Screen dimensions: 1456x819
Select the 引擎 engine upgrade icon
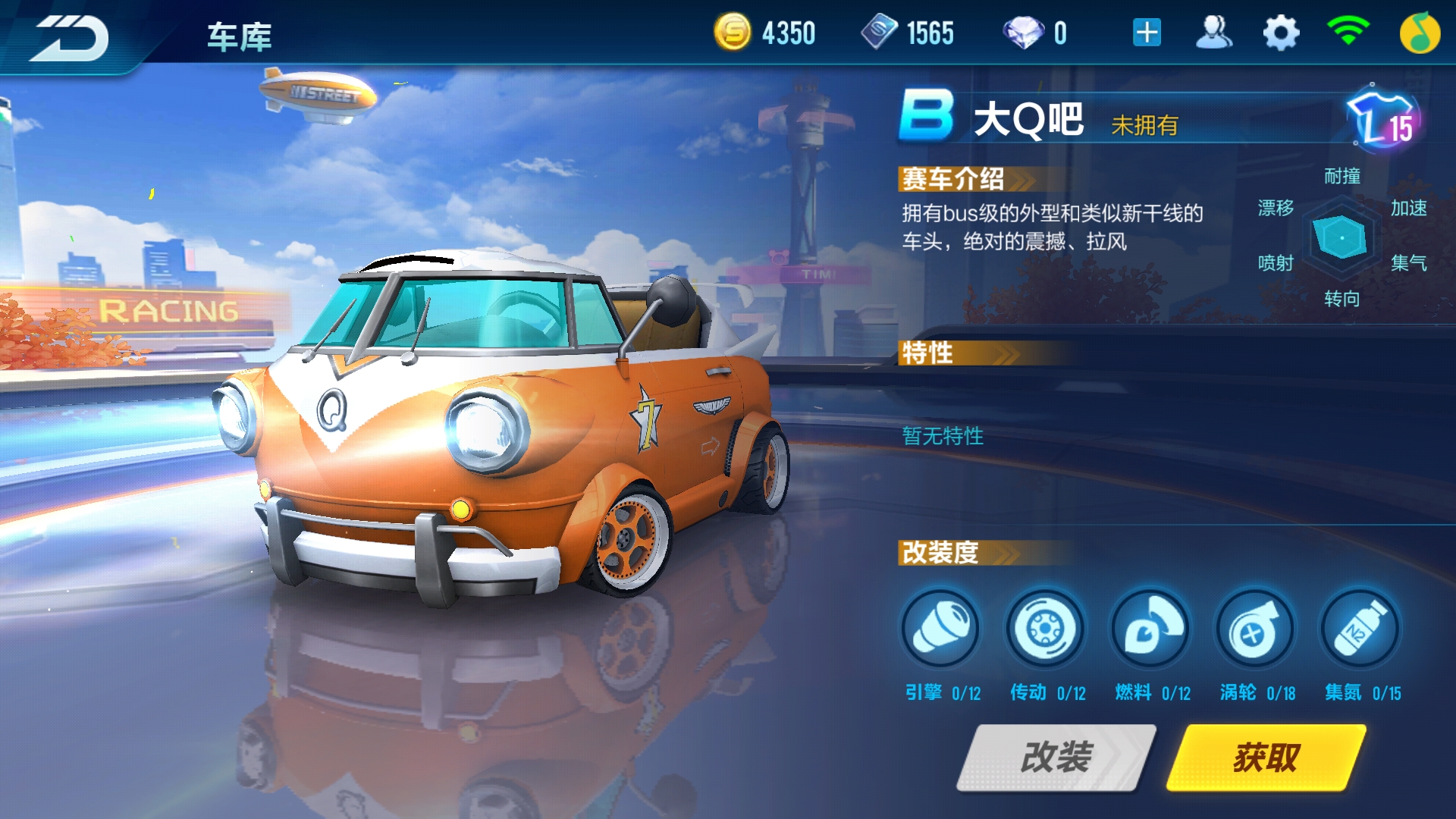pos(940,629)
